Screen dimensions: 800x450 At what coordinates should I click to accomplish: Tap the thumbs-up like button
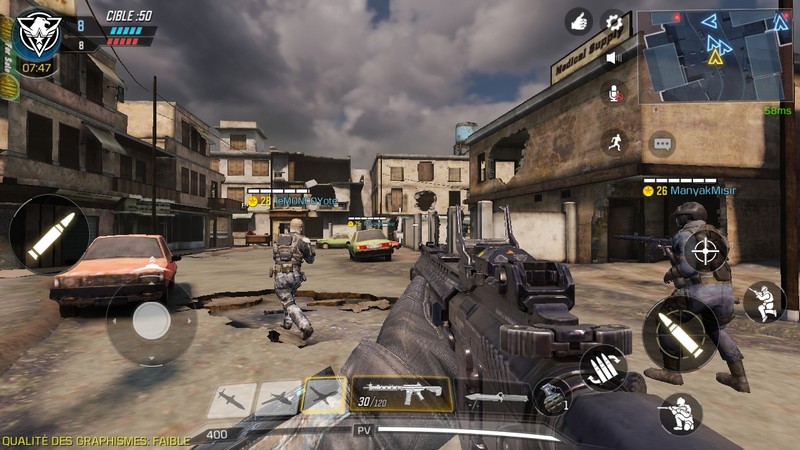coord(578,21)
